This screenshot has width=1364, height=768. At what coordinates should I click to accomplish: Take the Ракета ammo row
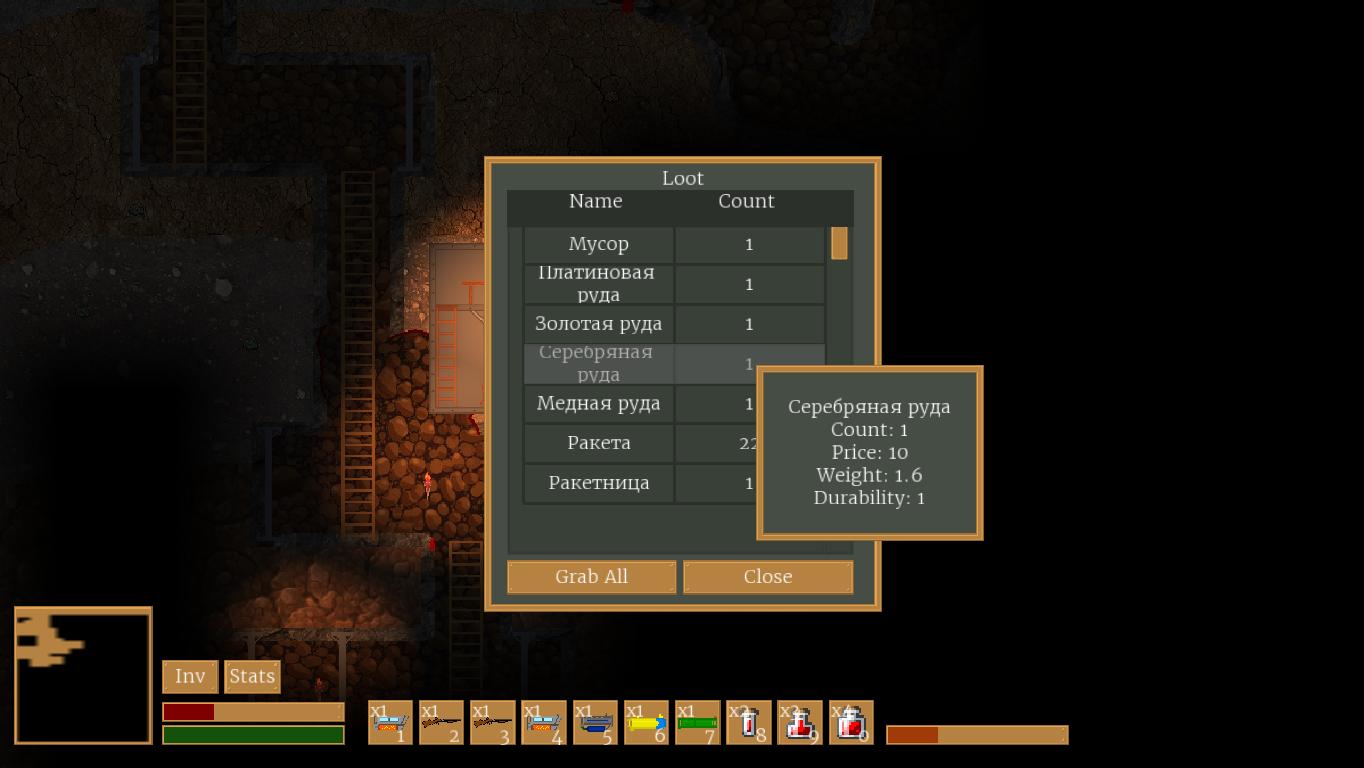coord(598,443)
